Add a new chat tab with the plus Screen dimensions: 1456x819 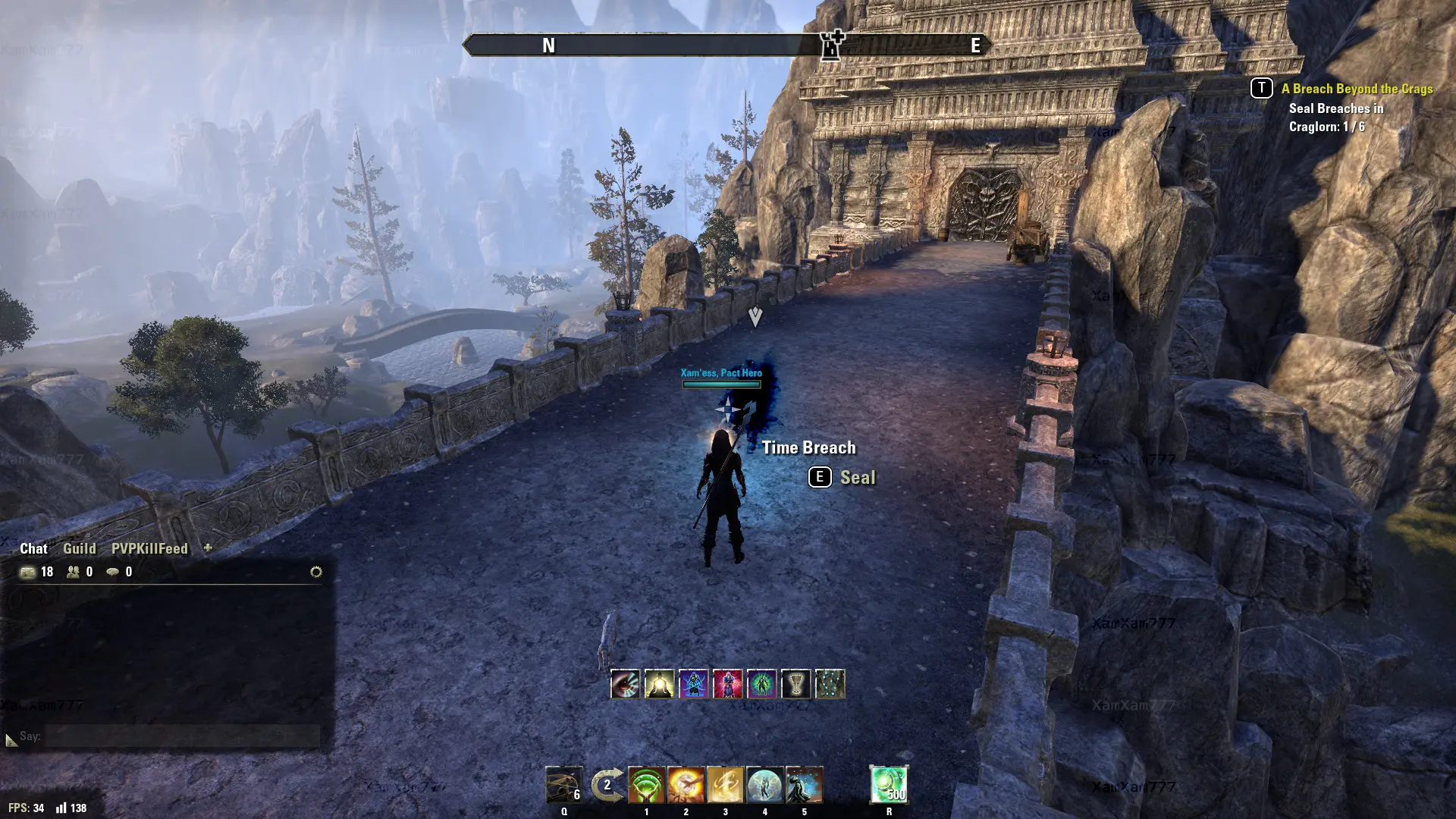[x=208, y=548]
